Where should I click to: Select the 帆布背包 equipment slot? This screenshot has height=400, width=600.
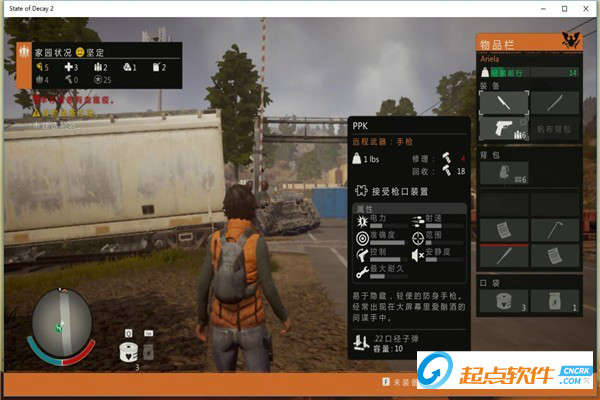click(555, 128)
